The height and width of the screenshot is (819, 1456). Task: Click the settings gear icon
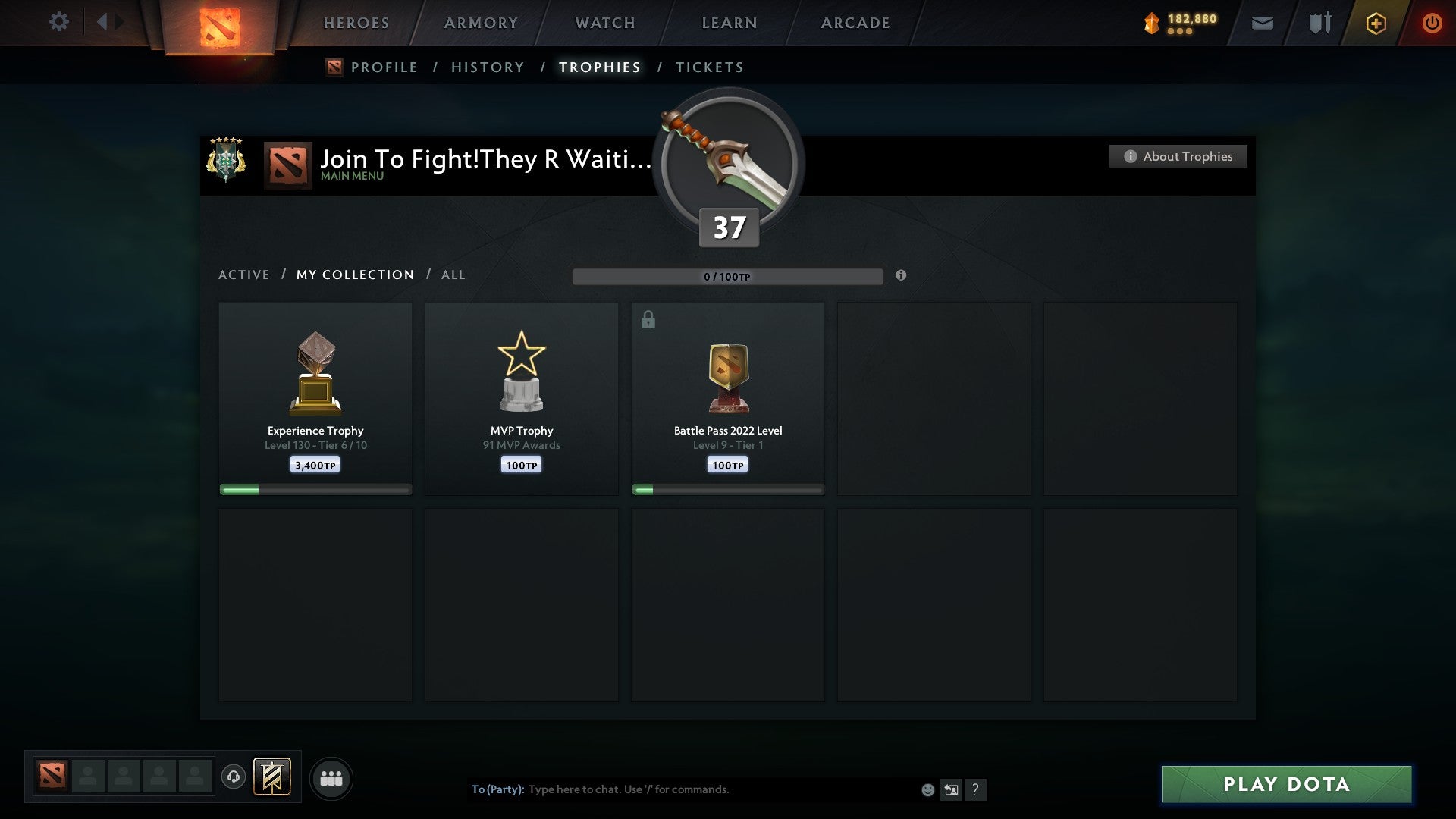[x=58, y=21]
